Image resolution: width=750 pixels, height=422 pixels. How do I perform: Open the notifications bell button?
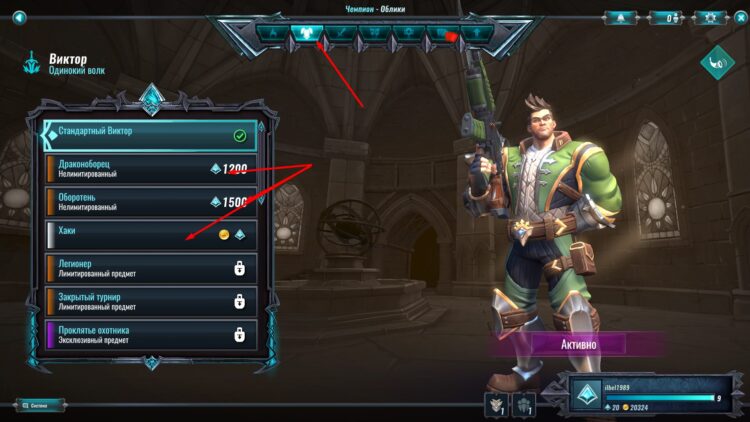click(x=624, y=17)
